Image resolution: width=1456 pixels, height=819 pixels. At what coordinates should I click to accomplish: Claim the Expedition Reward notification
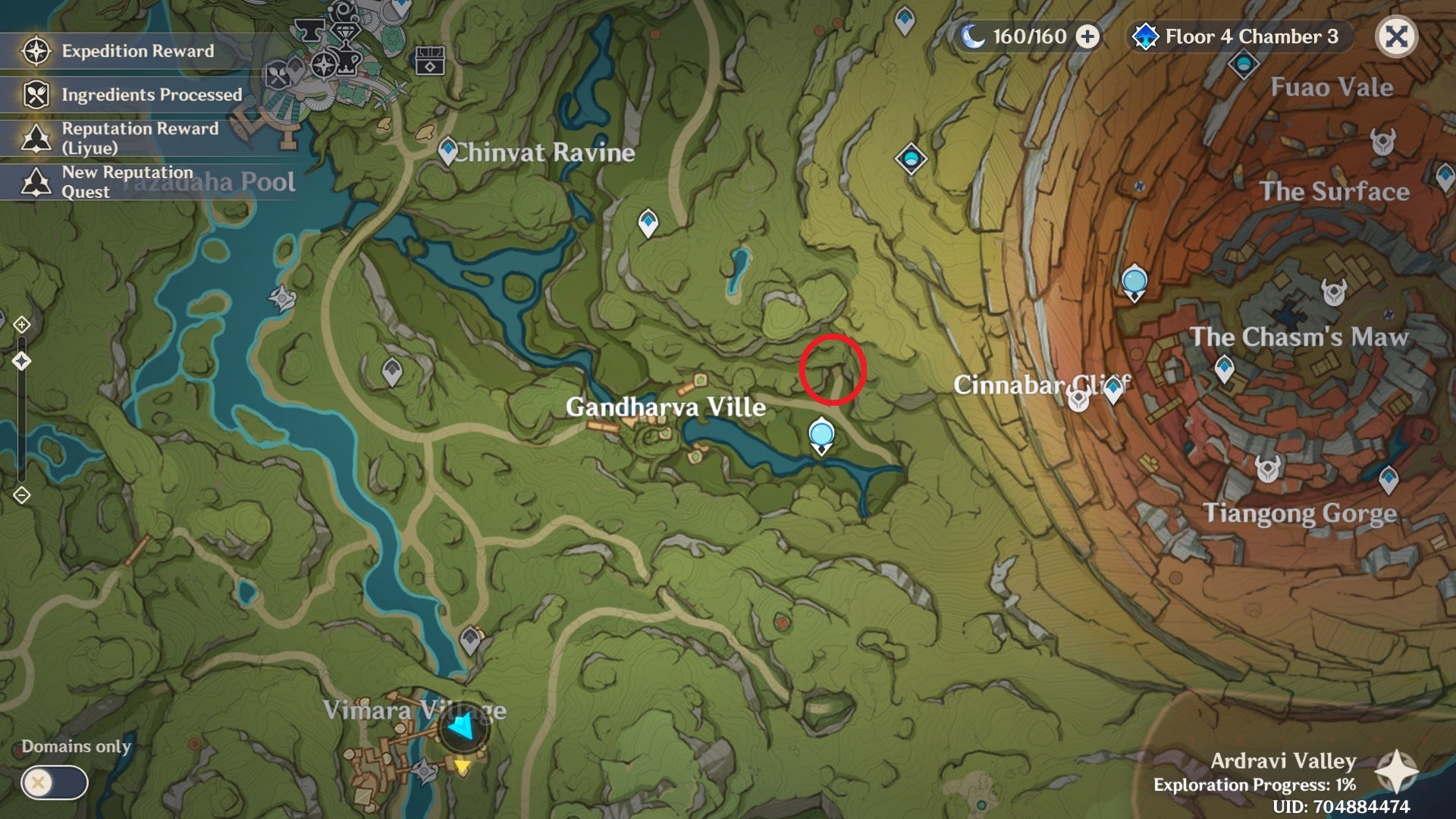pyautogui.click(x=136, y=51)
